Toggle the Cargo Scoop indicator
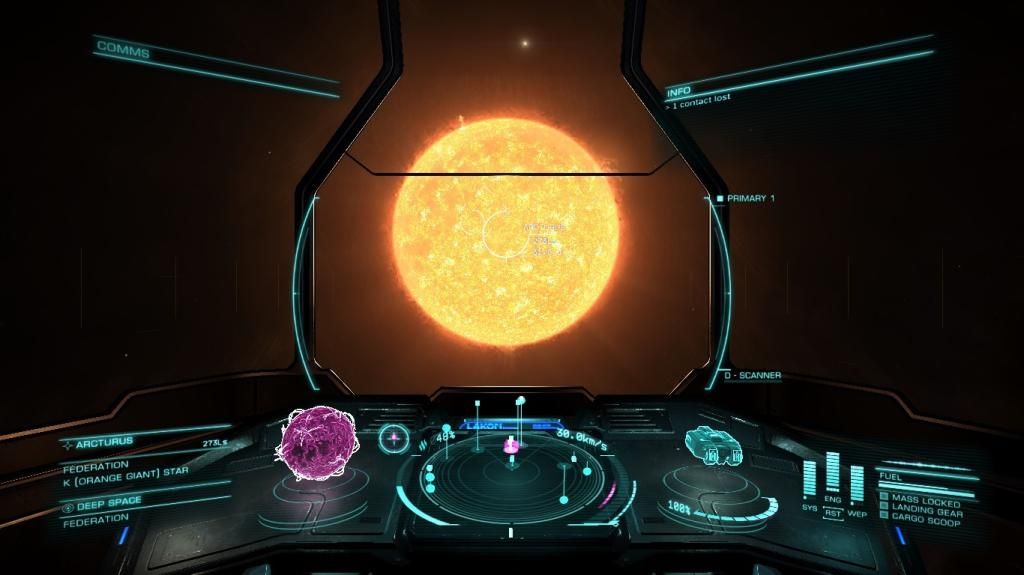 pos(925,521)
